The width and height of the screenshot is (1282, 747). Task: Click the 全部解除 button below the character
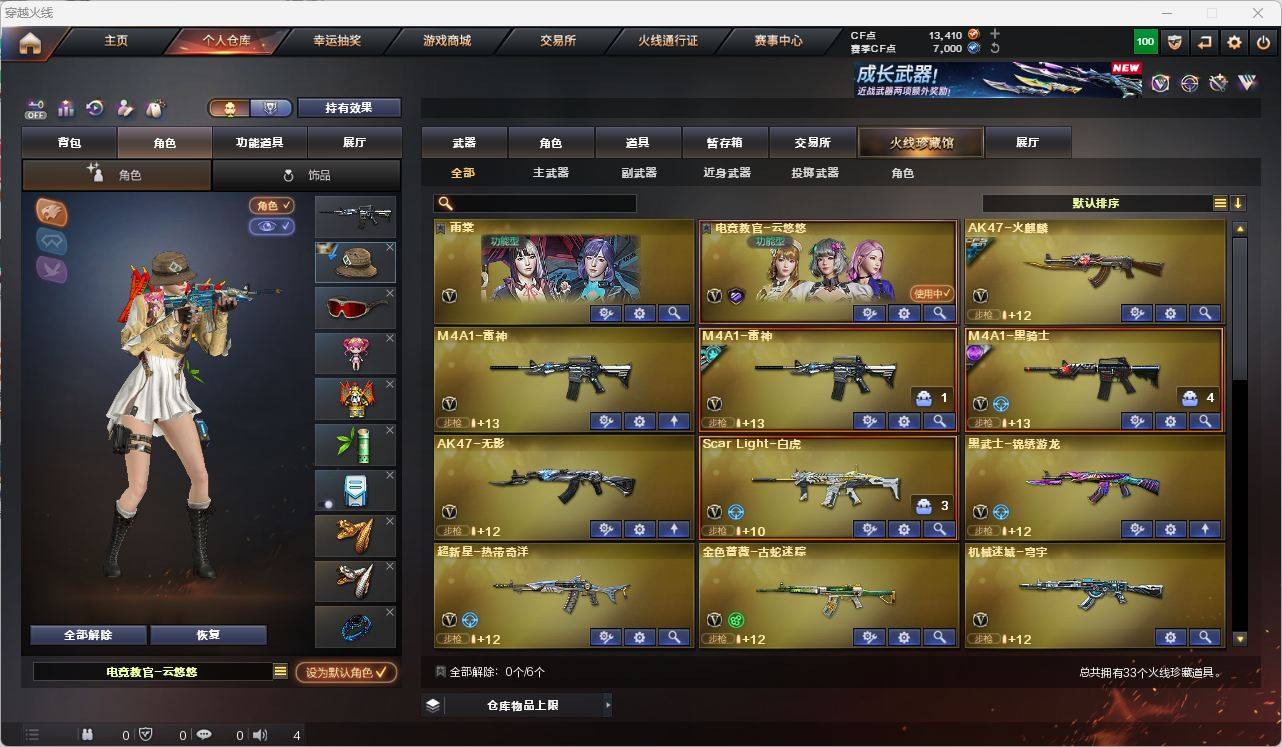tap(87, 634)
